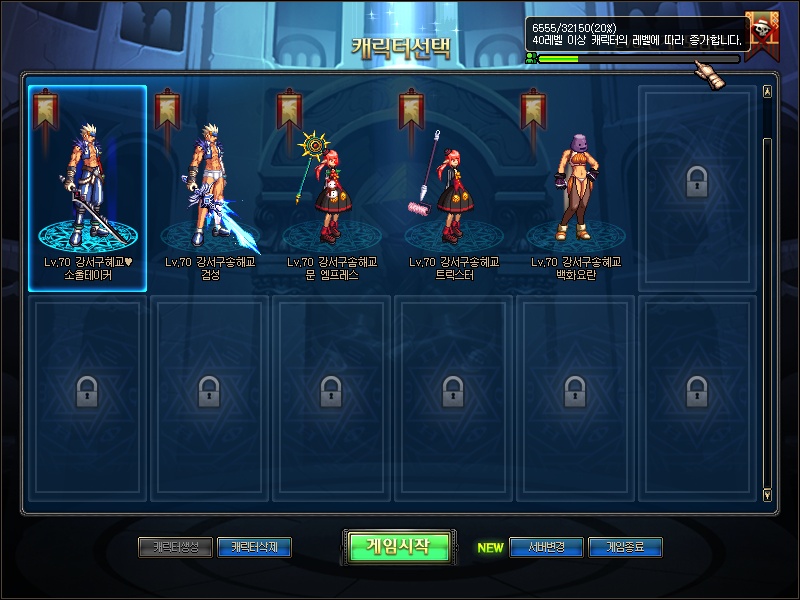Image resolution: width=800 pixels, height=600 pixels.
Task: Click the skull pirate icon on red banner
Action: click(x=768, y=34)
